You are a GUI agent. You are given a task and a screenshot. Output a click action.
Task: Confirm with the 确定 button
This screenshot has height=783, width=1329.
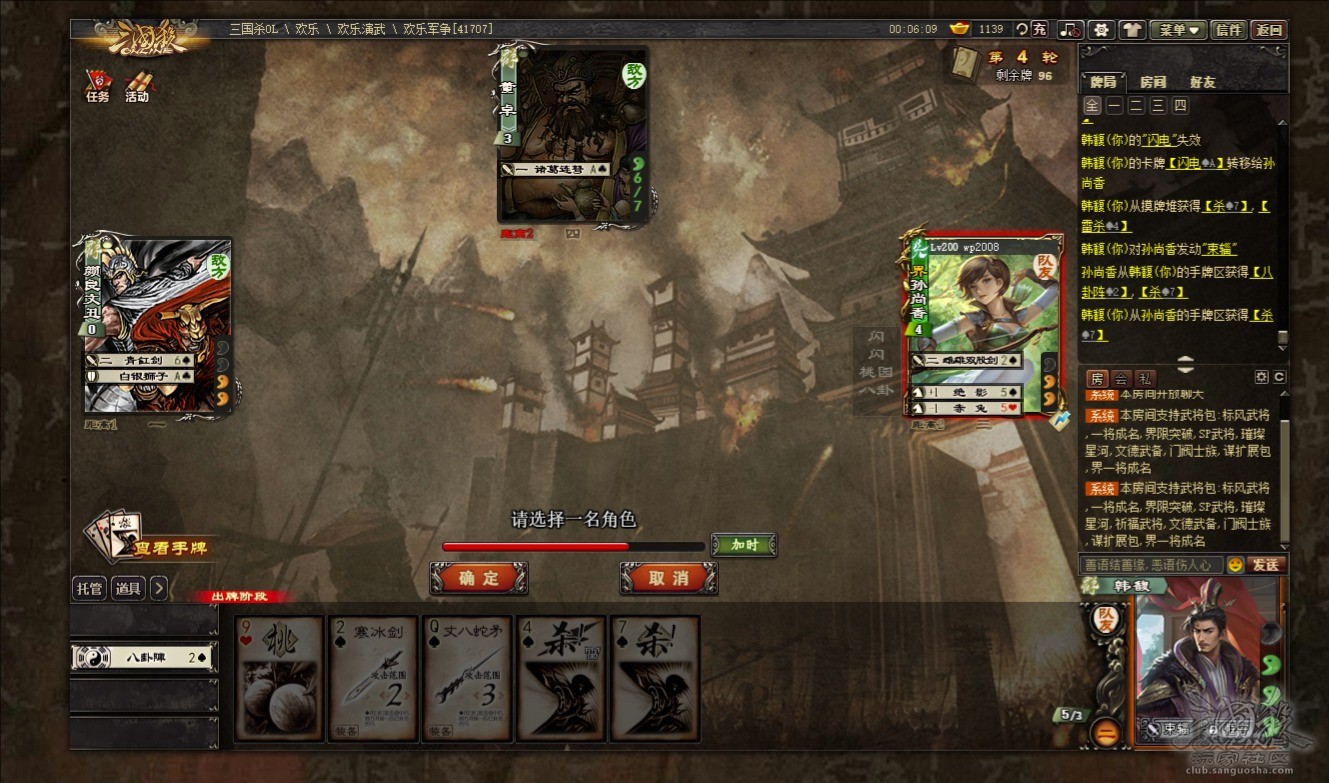coord(478,578)
